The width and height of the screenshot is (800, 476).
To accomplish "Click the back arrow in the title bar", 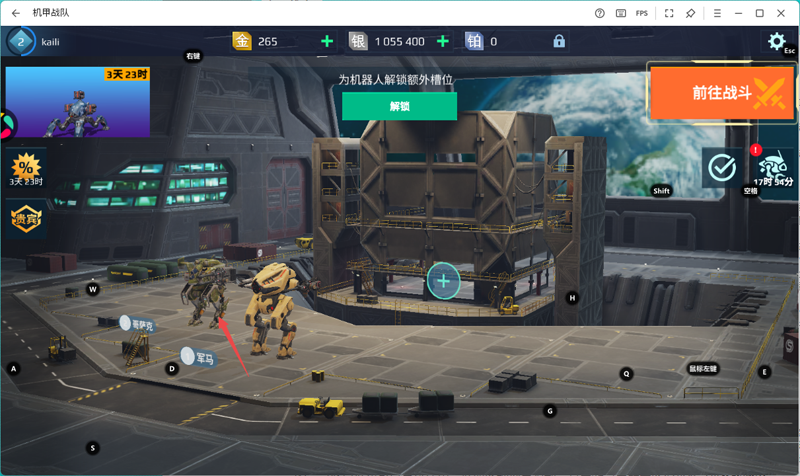I will point(15,13).
